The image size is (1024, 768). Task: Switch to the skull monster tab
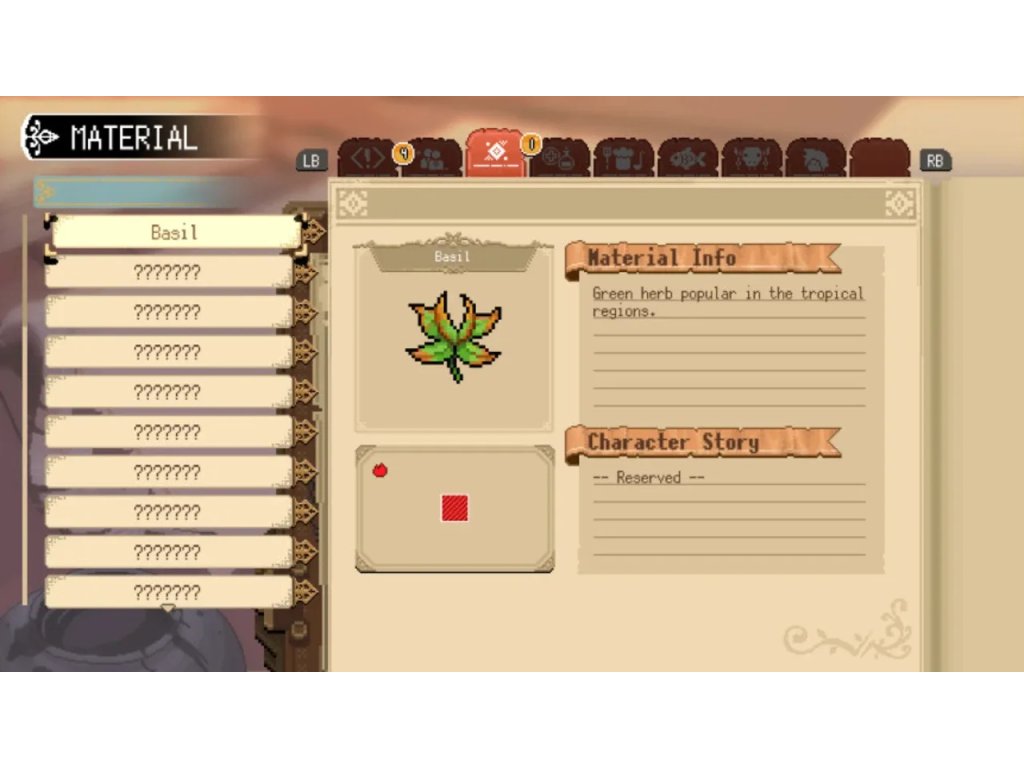click(752, 160)
